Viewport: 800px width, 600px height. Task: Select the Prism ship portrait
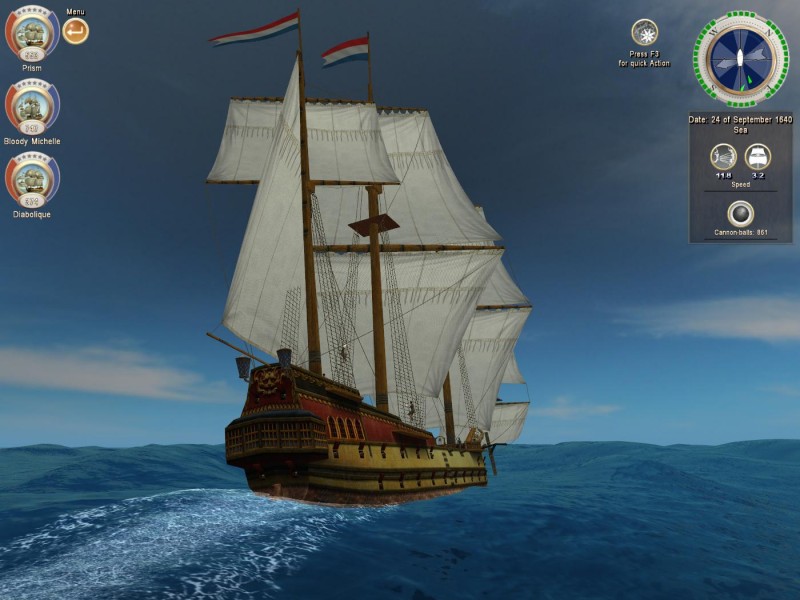click(31, 33)
